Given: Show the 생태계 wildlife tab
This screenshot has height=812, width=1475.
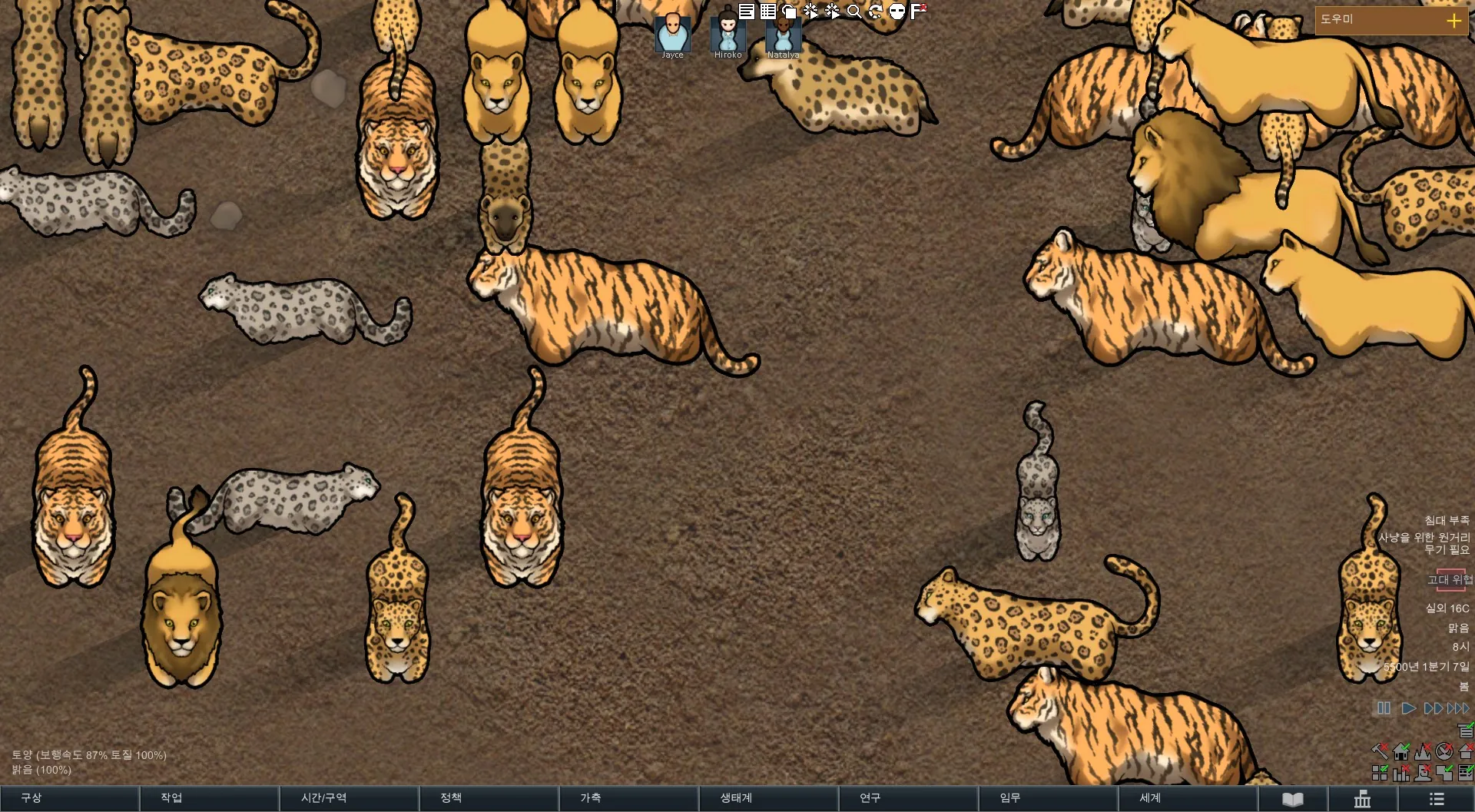Looking at the screenshot, I should (x=768, y=798).
